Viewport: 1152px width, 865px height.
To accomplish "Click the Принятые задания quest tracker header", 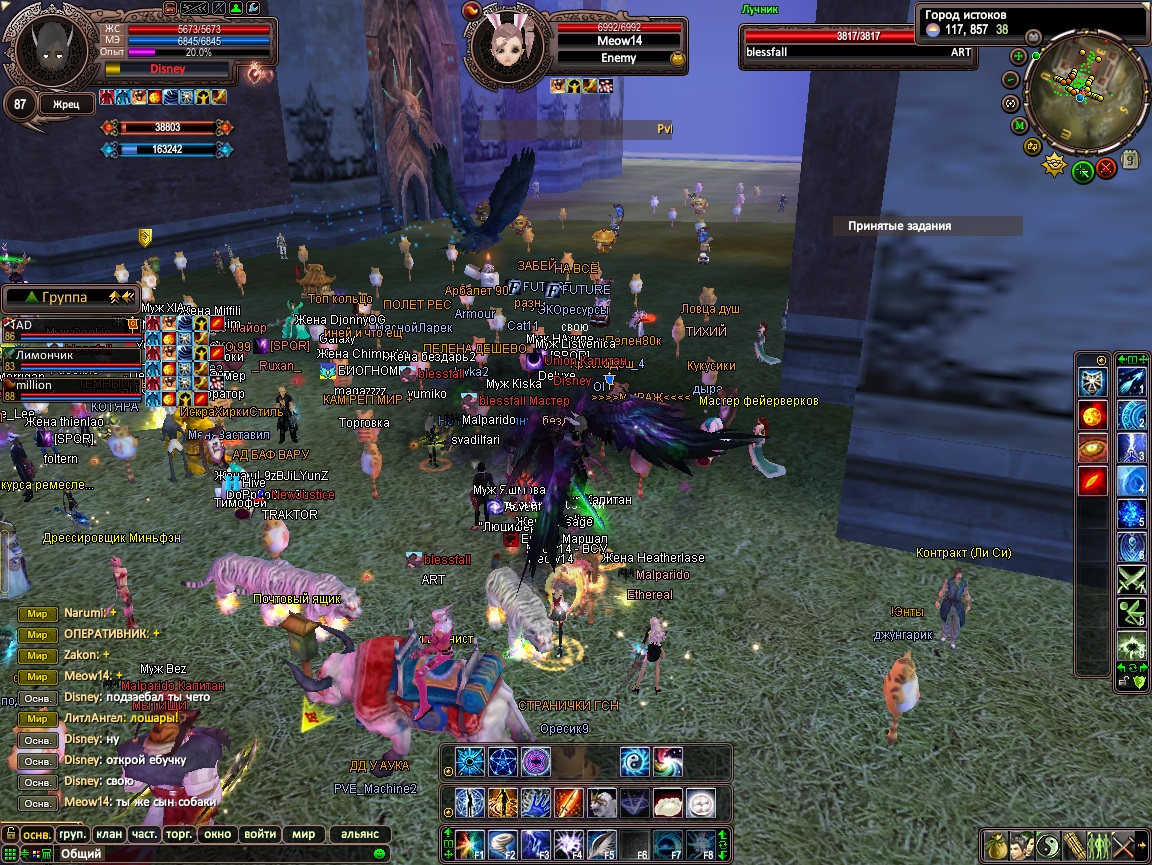I will pyautogui.click(x=927, y=226).
